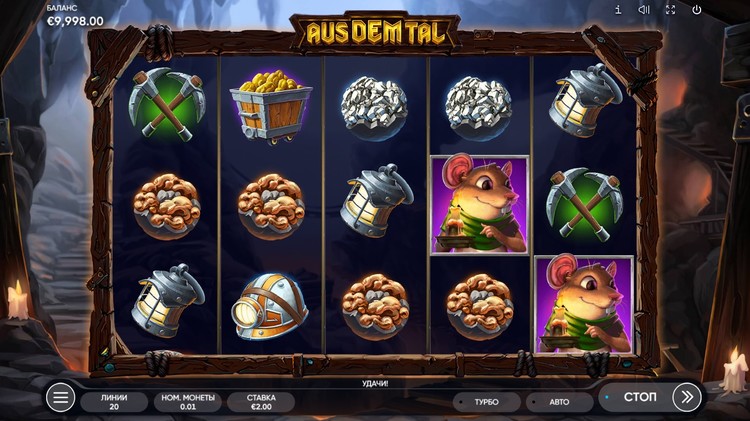Change the number of lines (ЛИНИИ)
This screenshot has width=750, height=421.
(x=112, y=402)
